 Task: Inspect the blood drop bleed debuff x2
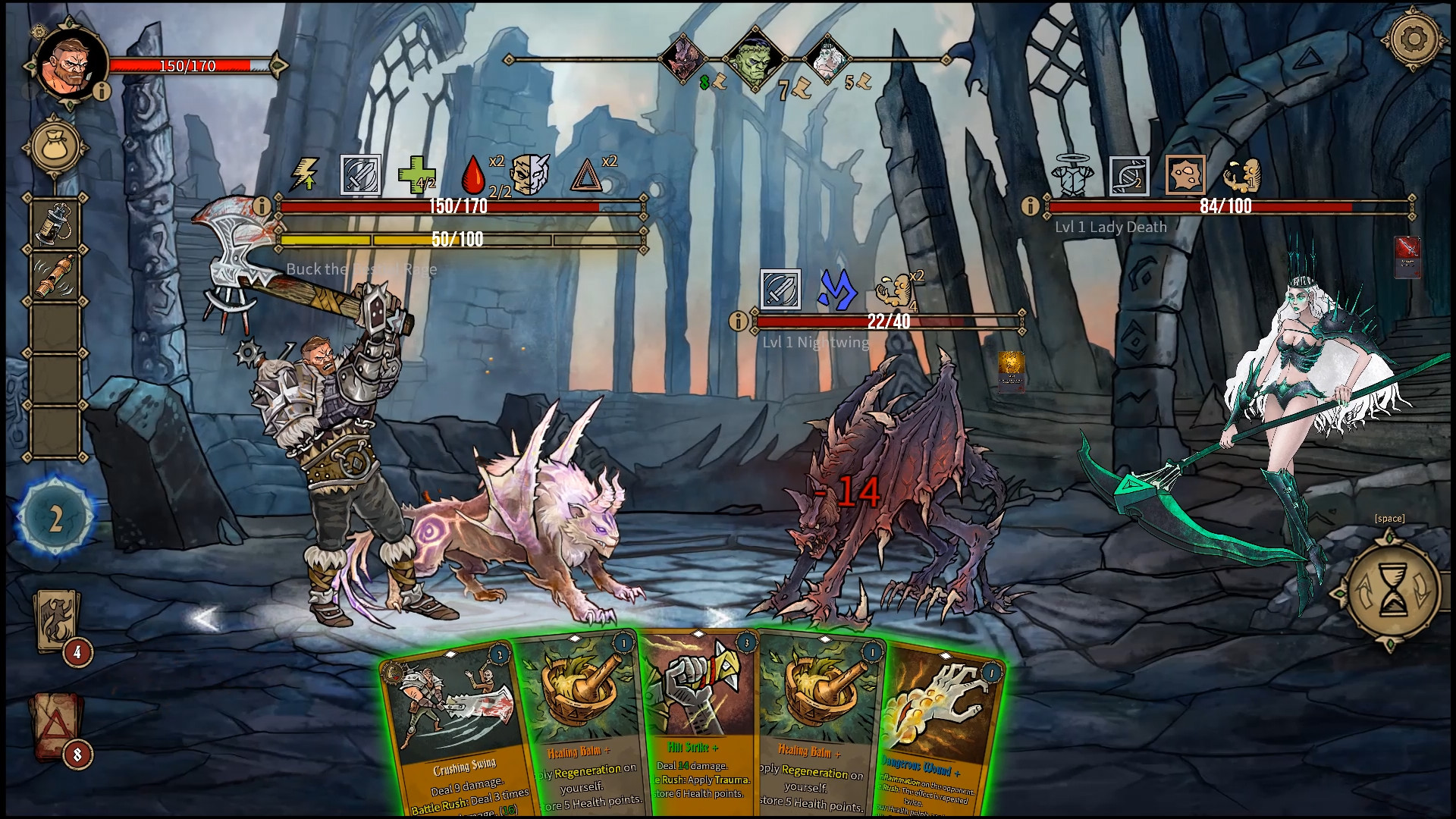point(471,175)
